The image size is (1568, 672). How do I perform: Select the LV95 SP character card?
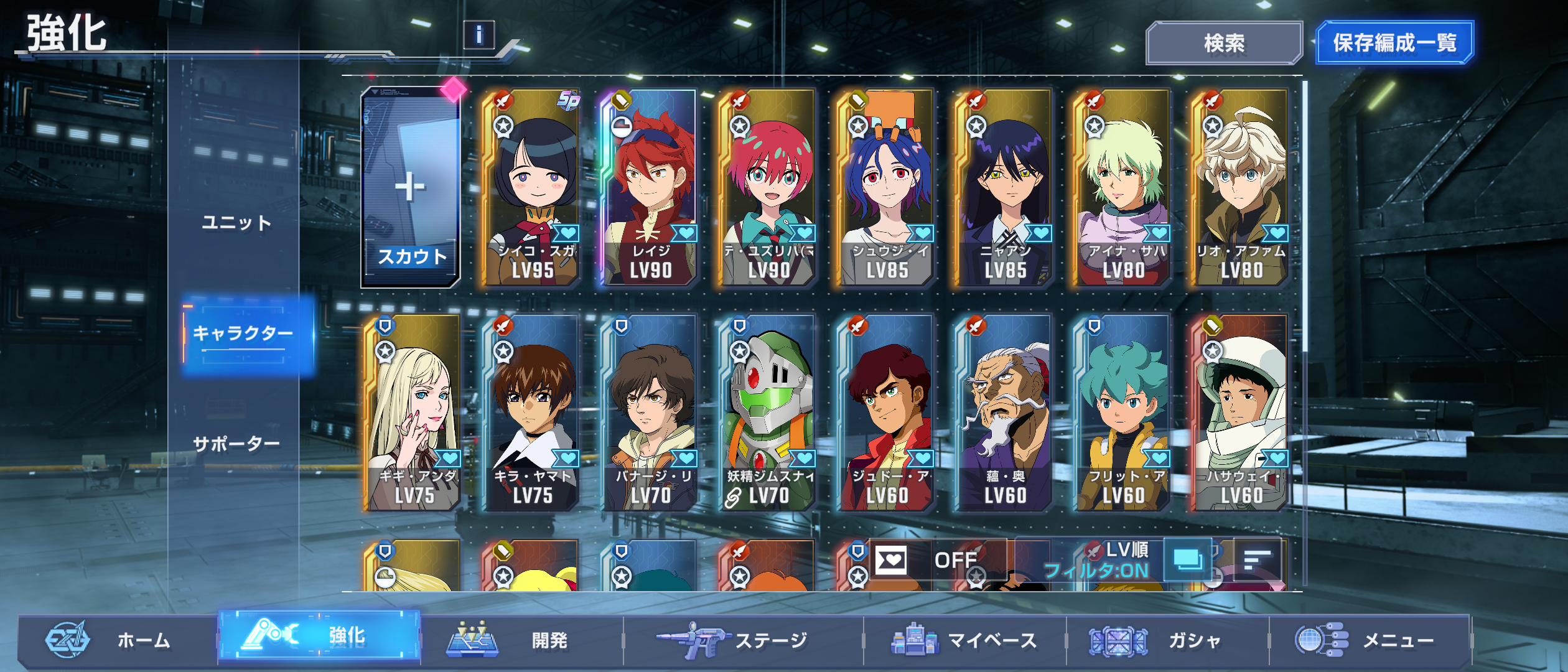[x=532, y=187]
